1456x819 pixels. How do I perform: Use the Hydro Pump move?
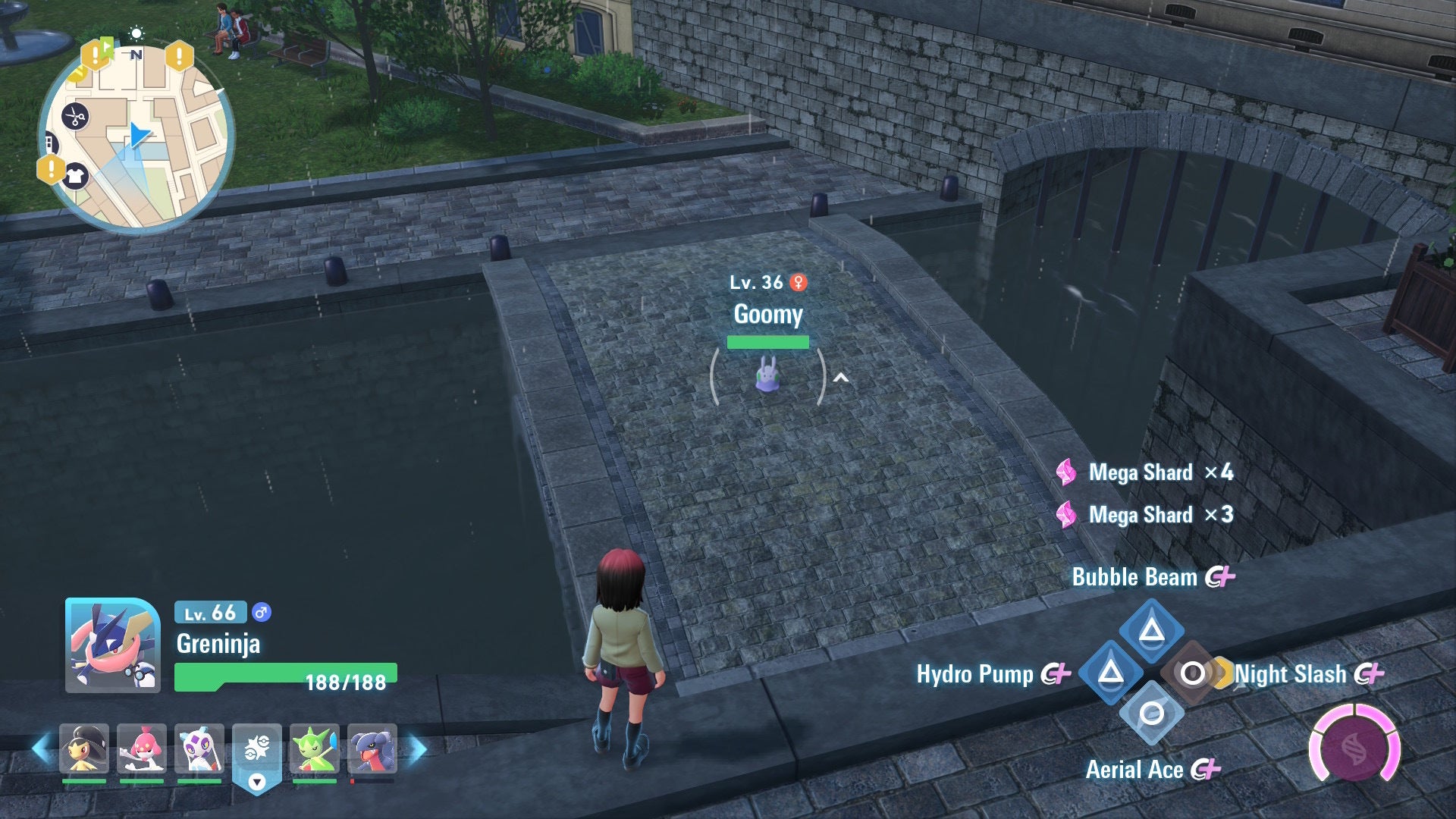pyautogui.click(x=1111, y=672)
